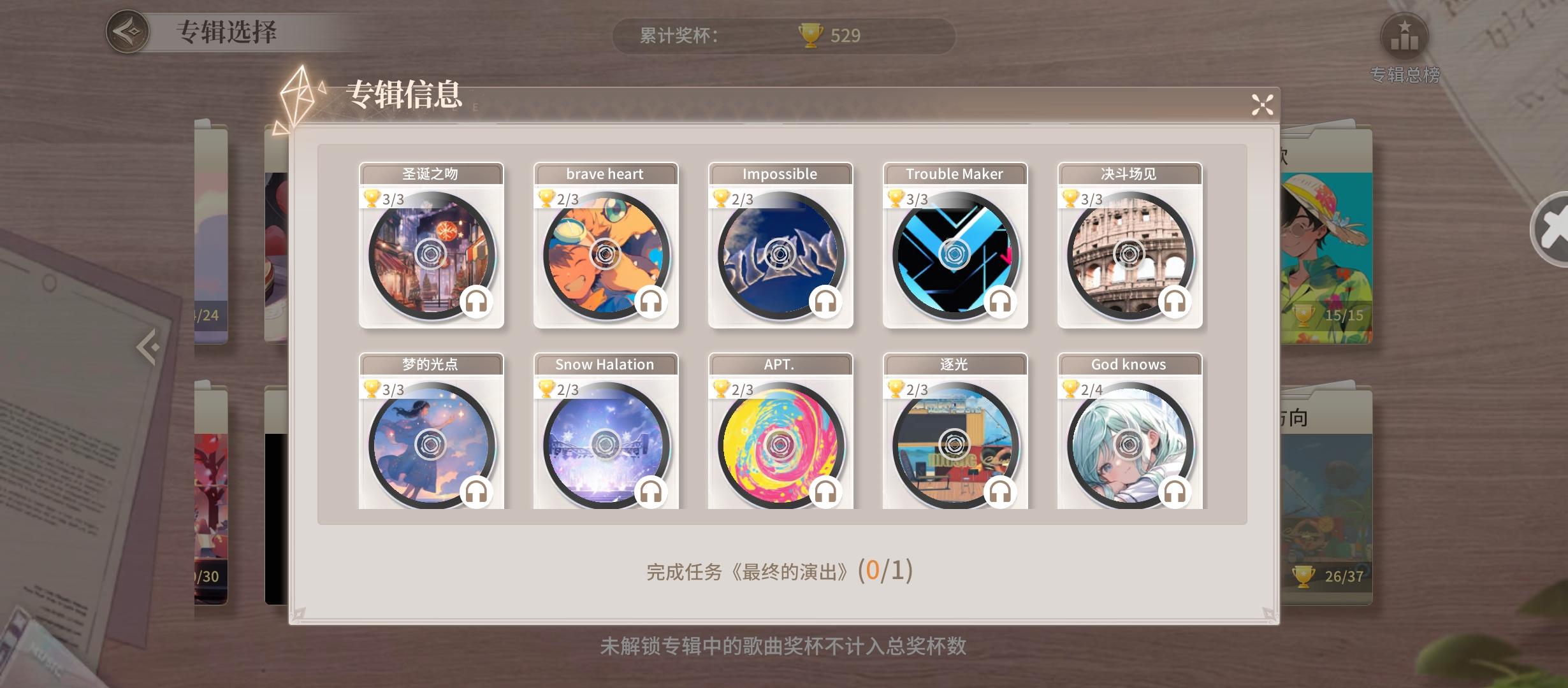The image size is (1568, 688).
Task: Select the 圣诞之吻 album disc
Action: (431, 254)
